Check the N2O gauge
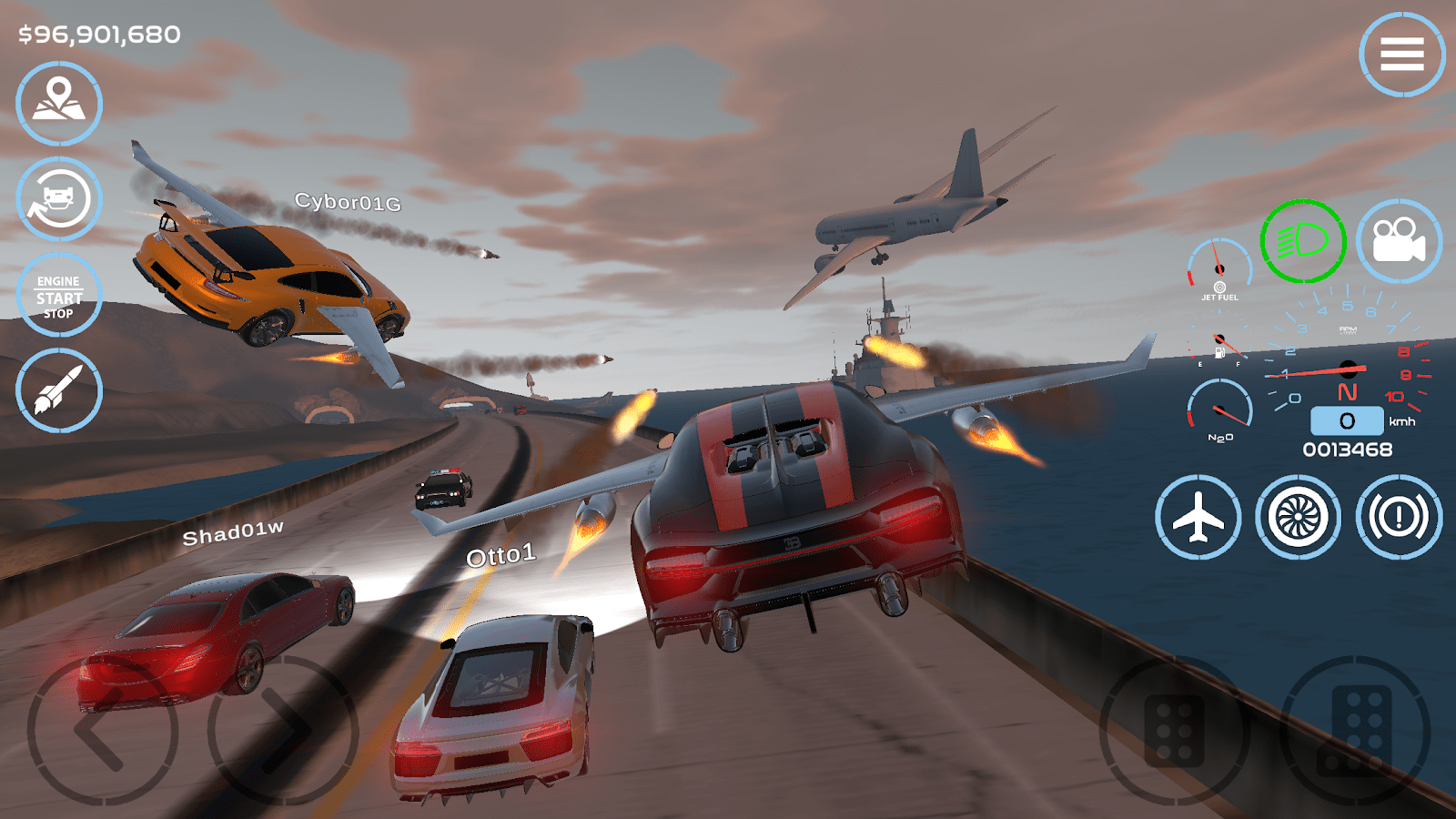Screen dimensions: 1456x819 (1219, 409)
